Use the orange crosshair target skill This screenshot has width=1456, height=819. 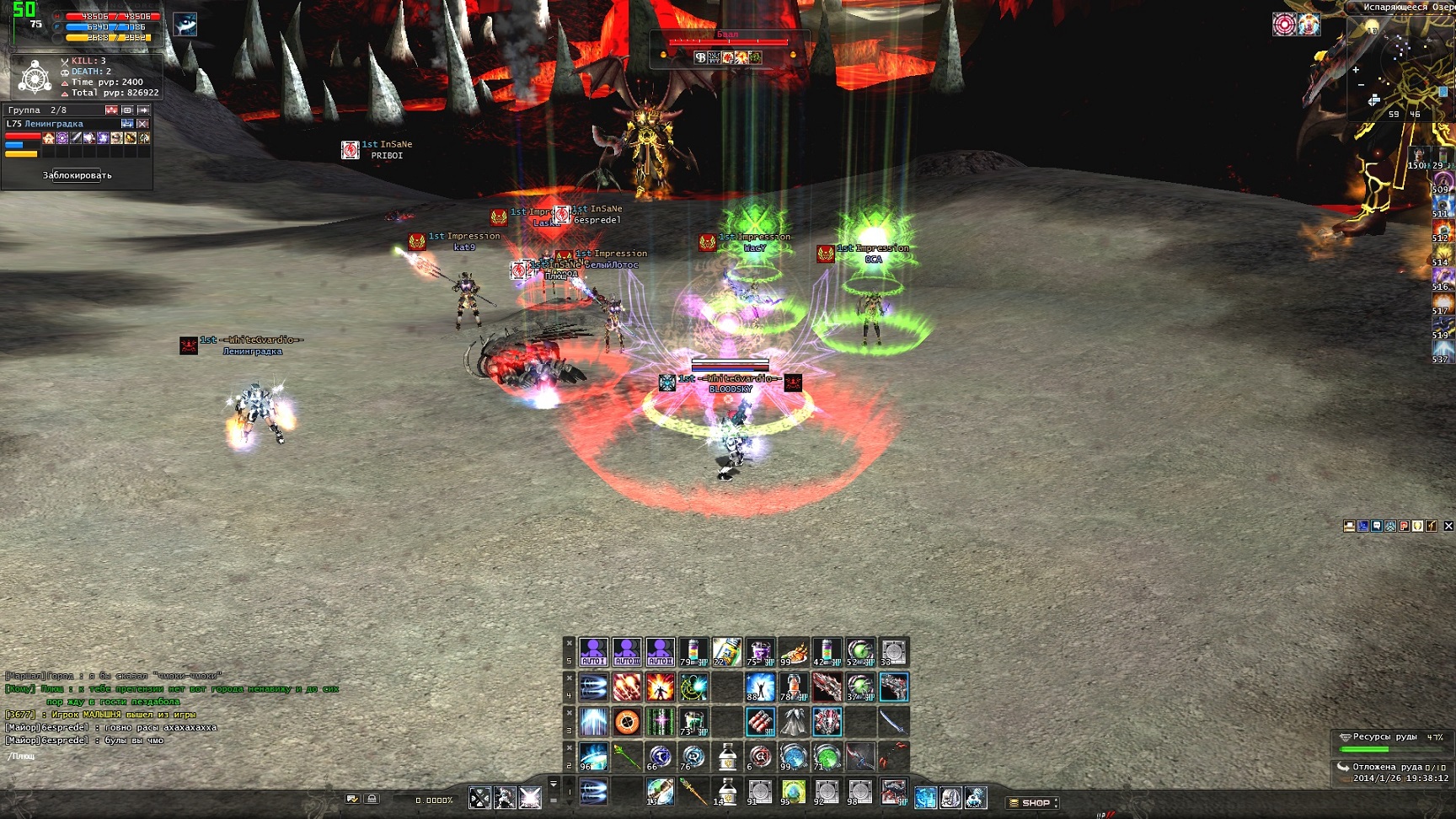click(x=627, y=721)
